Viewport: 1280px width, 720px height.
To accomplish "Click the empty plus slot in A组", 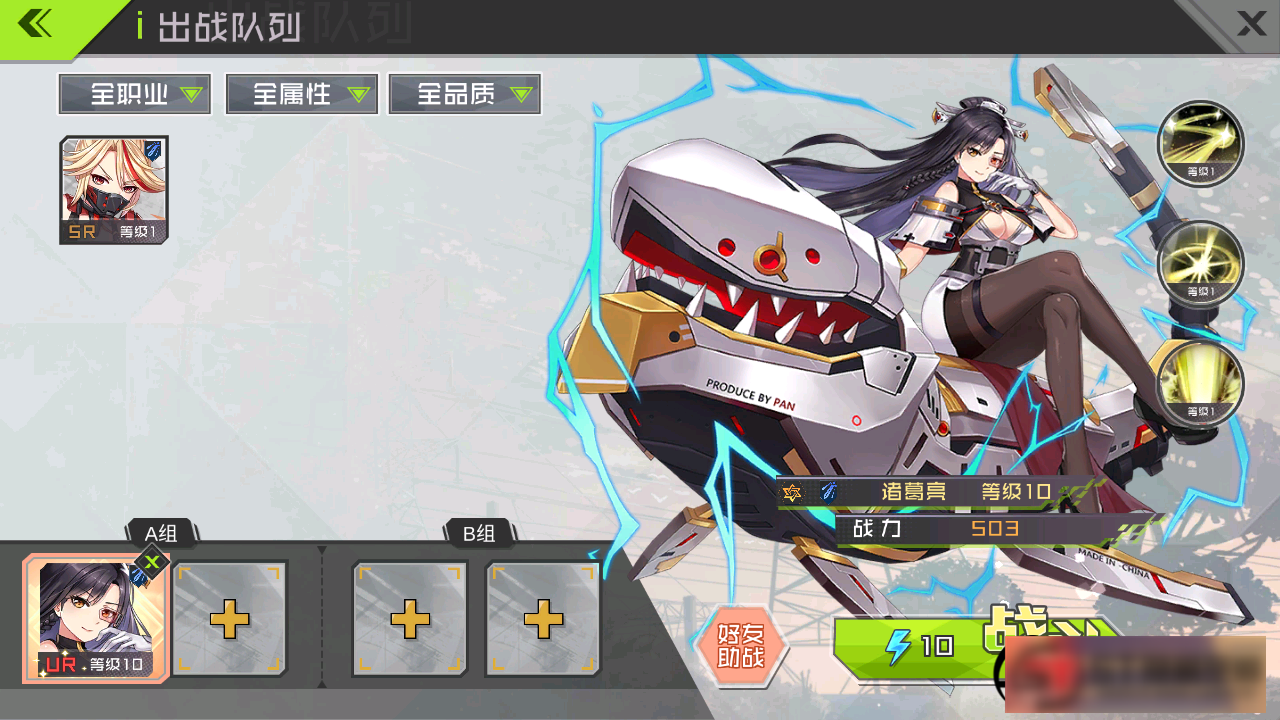I will coord(229,618).
